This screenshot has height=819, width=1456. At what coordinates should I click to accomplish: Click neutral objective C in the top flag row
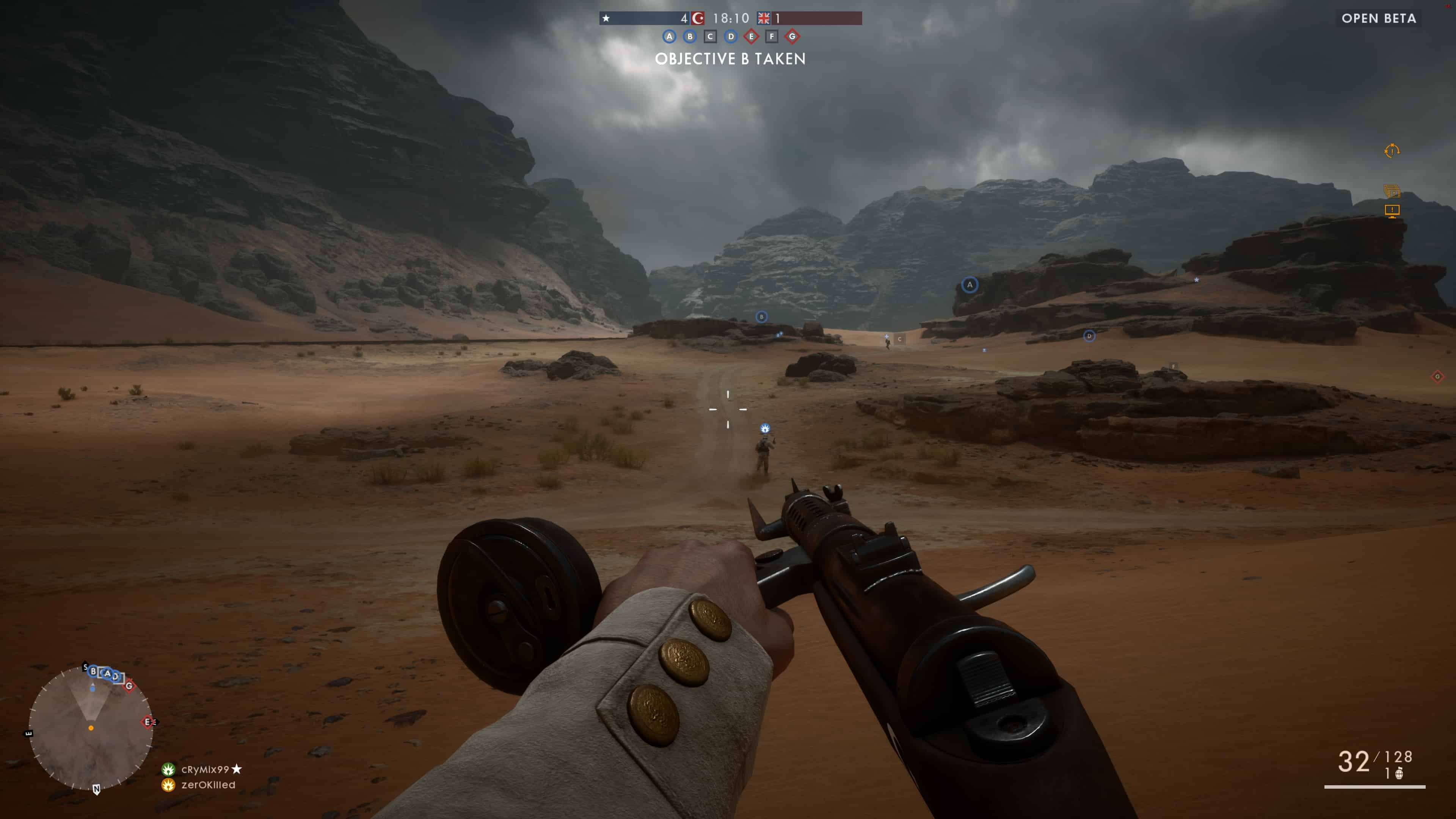710,37
